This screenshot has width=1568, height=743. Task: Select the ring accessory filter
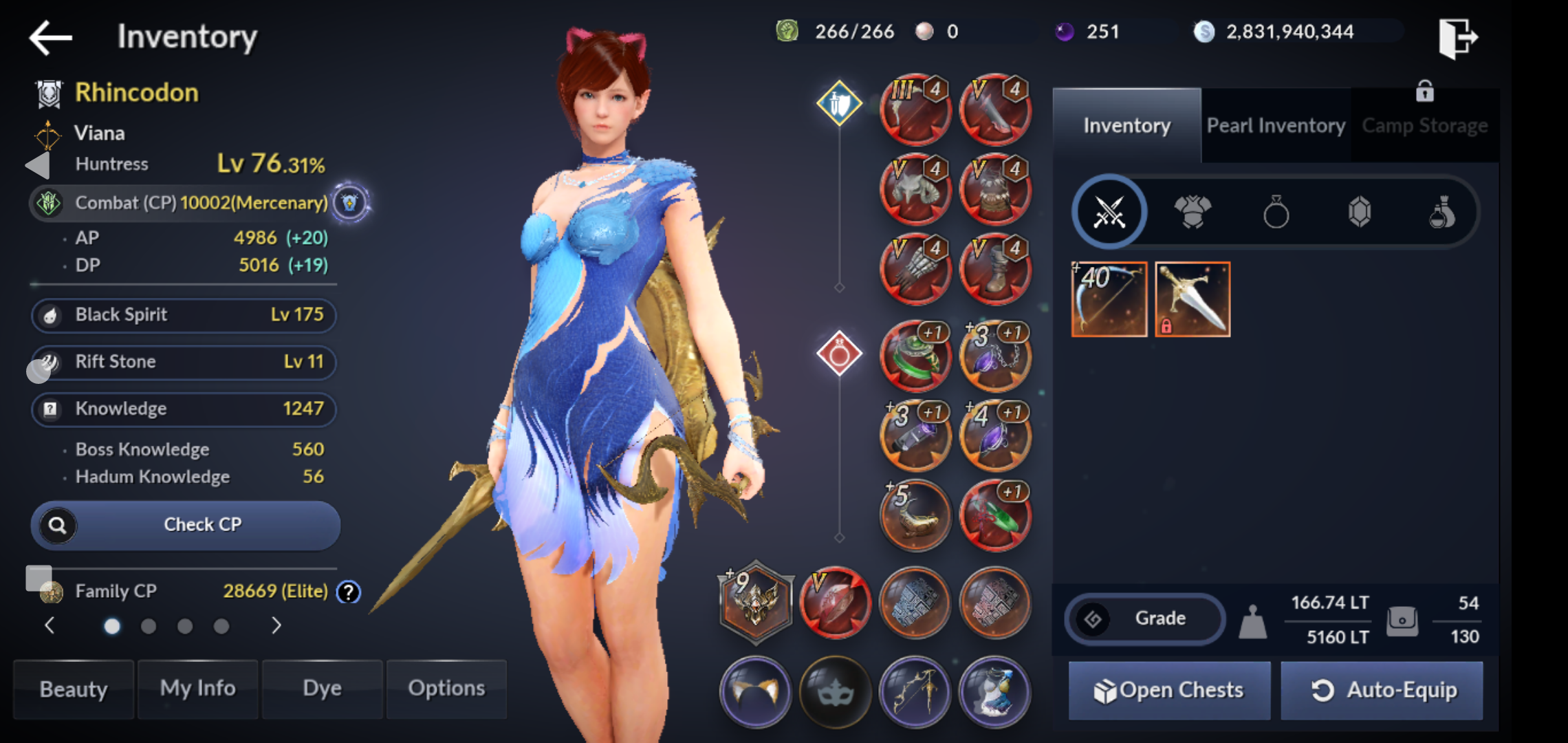(x=1276, y=212)
